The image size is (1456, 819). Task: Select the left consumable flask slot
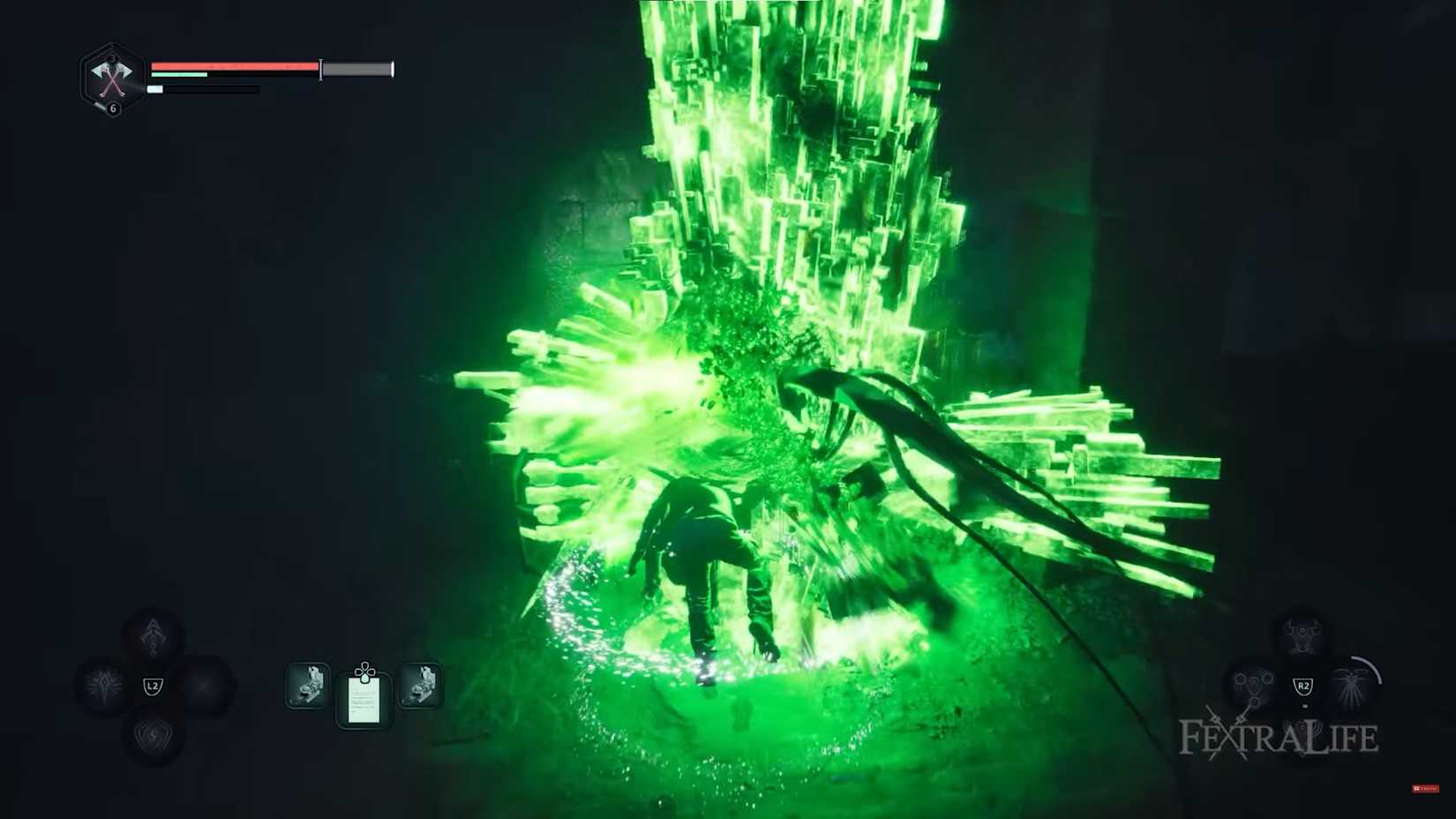[x=310, y=684]
